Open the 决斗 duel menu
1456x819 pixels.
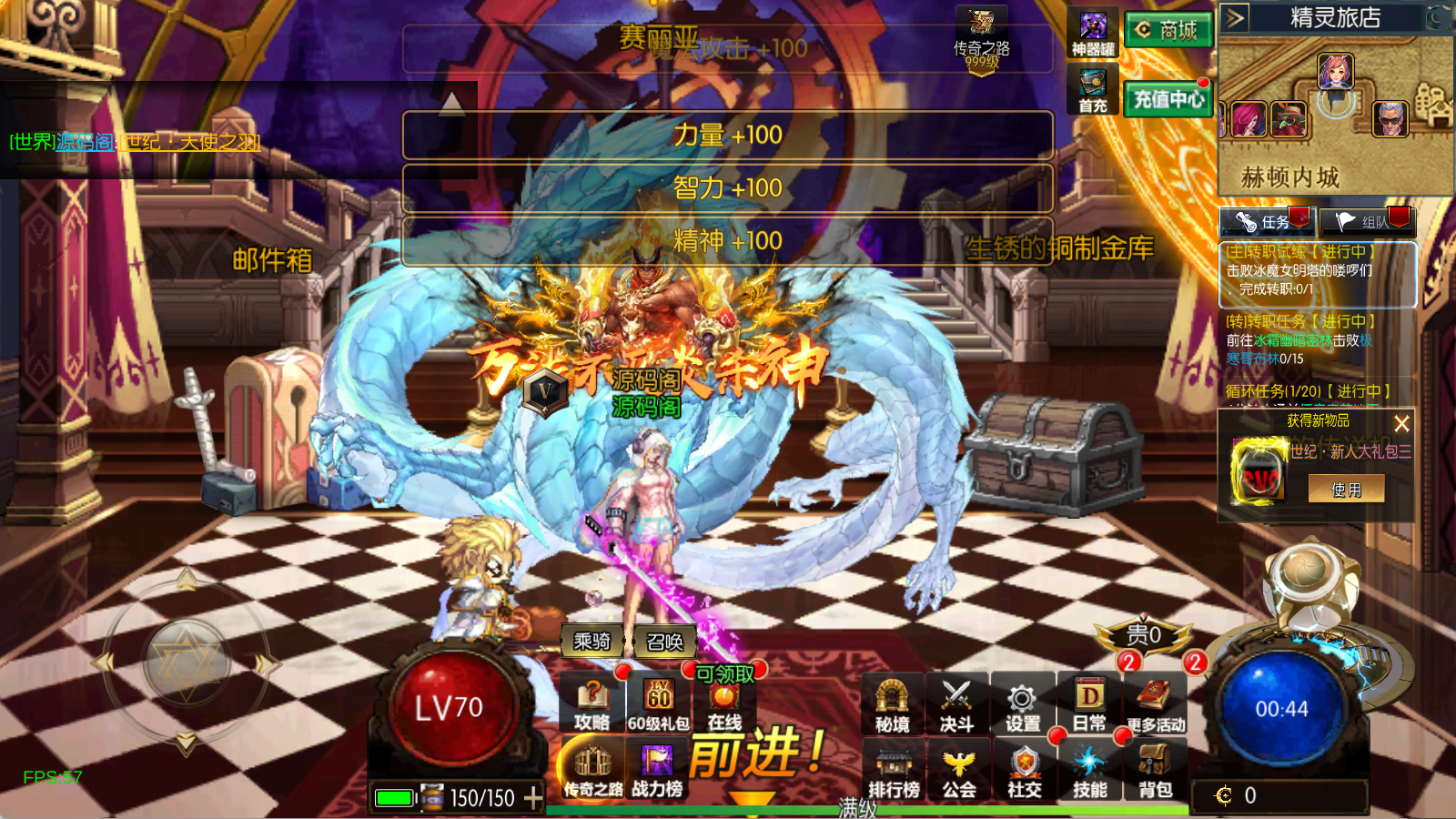pos(956,704)
